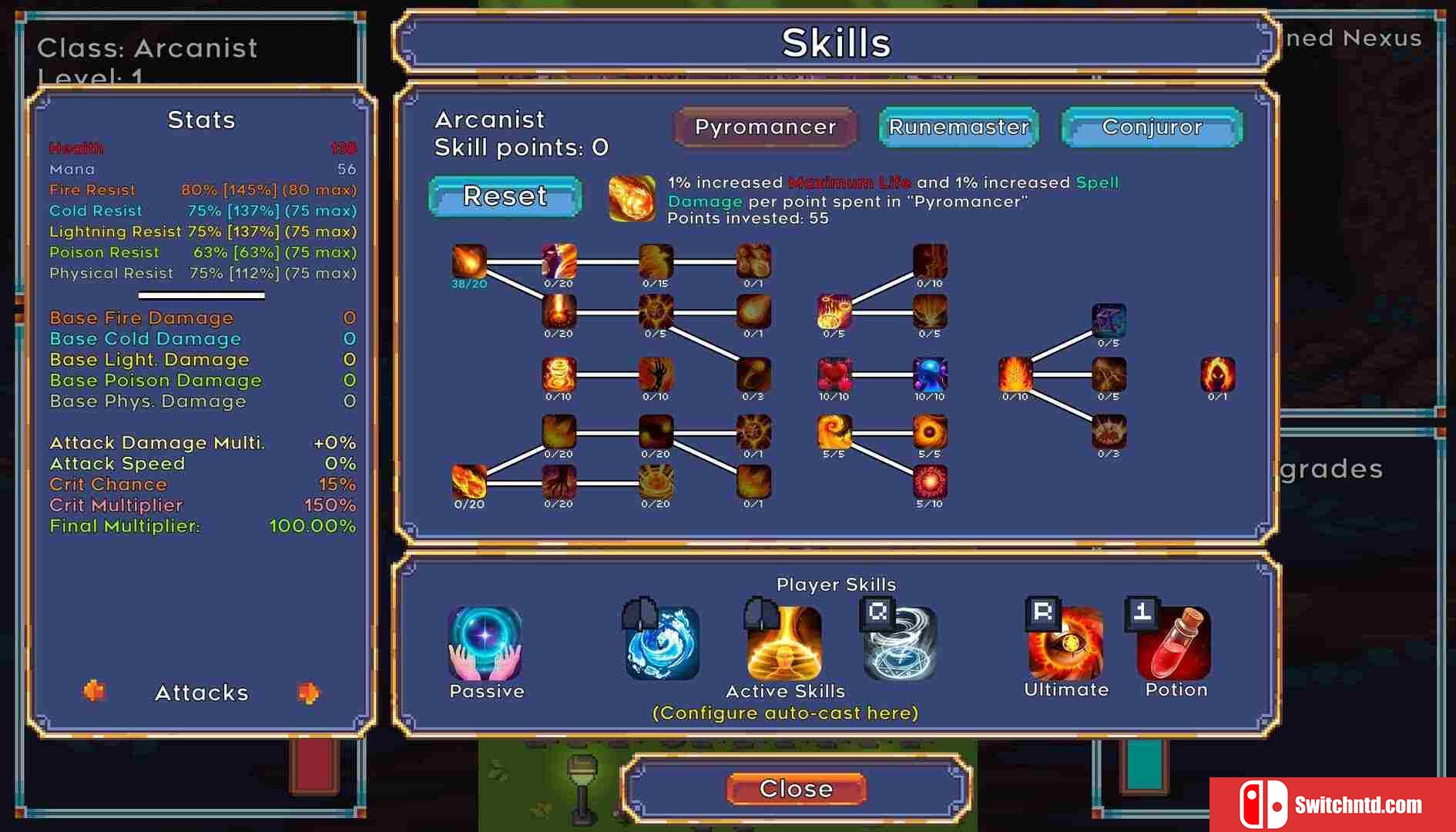Choose the hooded flame 0/1 skill node
This screenshot has width=1456, height=832.
tap(1217, 374)
